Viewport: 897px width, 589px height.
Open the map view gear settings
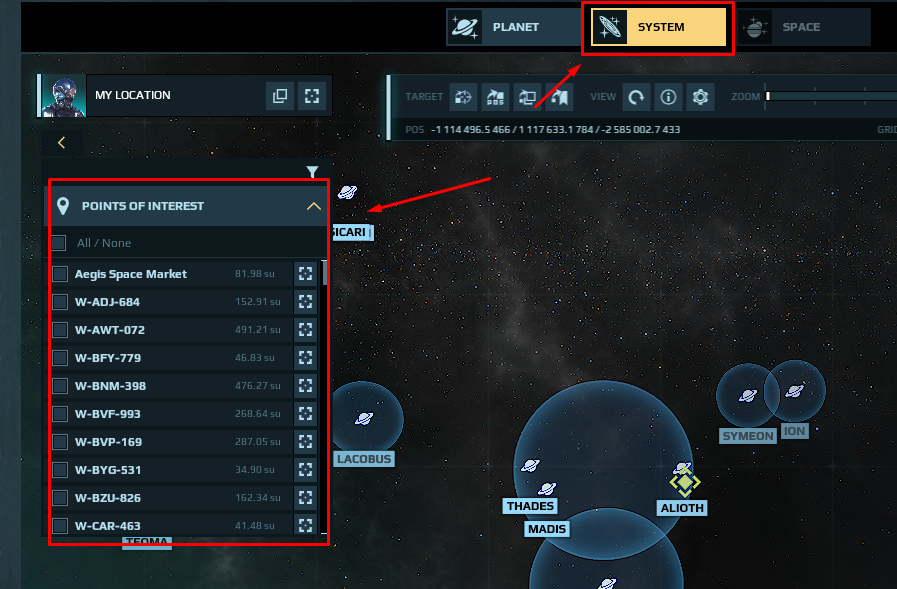click(700, 97)
